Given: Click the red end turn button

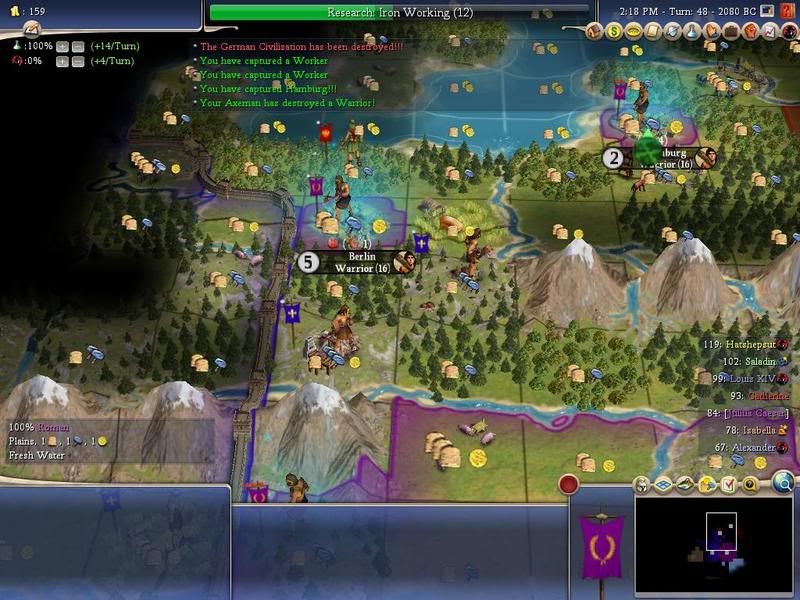Looking at the screenshot, I should [x=568, y=485].
